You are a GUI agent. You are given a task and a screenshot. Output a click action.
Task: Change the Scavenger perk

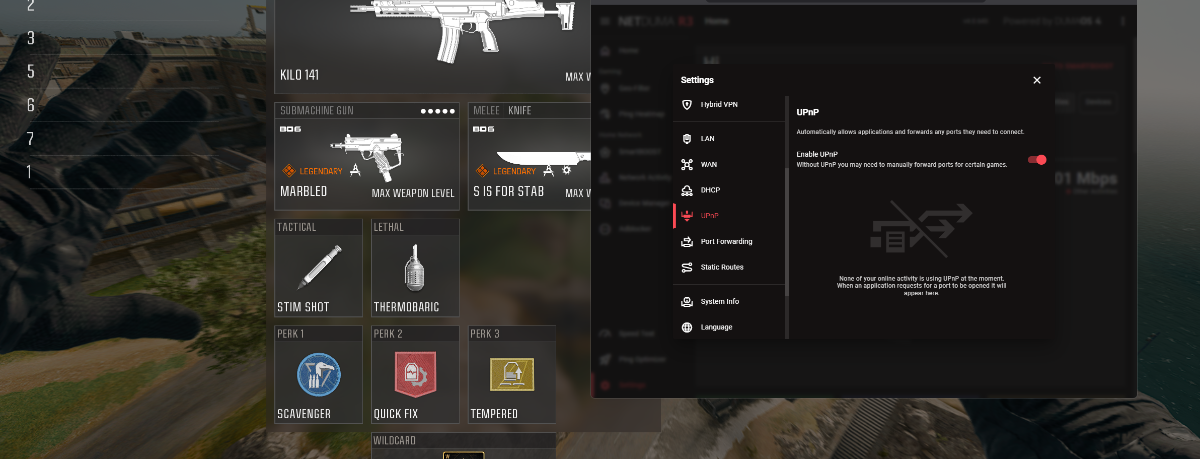point(318,374)
